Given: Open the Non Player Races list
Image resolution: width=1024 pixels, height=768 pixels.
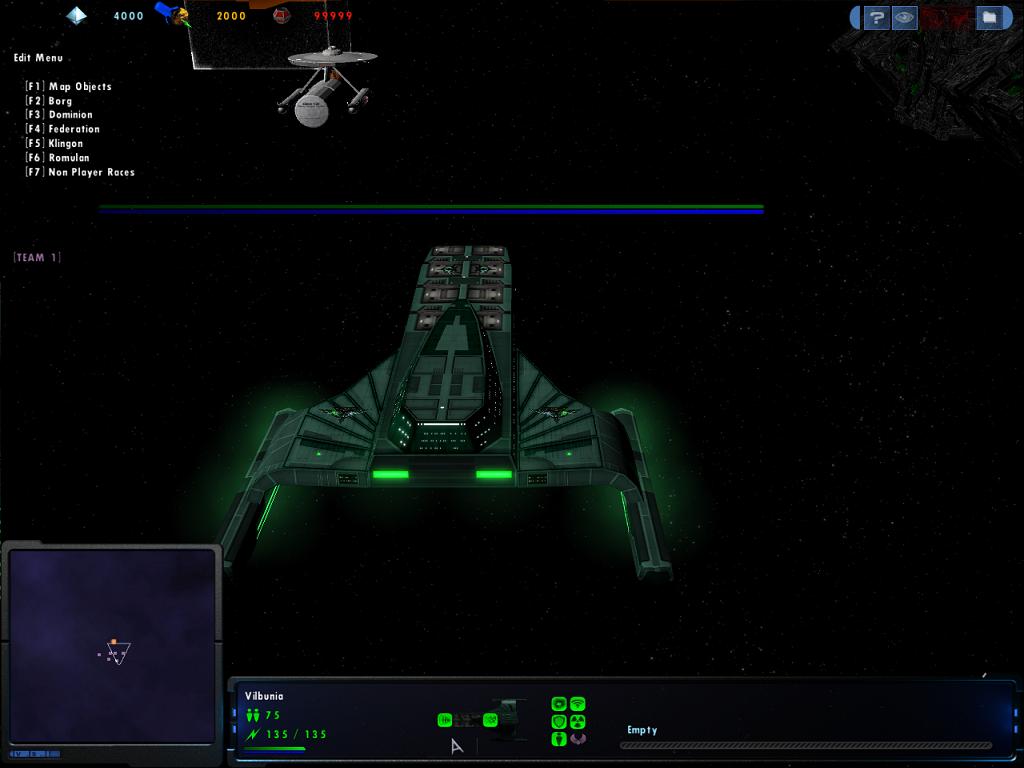Looking at the screenshot, I should [91, 173].
